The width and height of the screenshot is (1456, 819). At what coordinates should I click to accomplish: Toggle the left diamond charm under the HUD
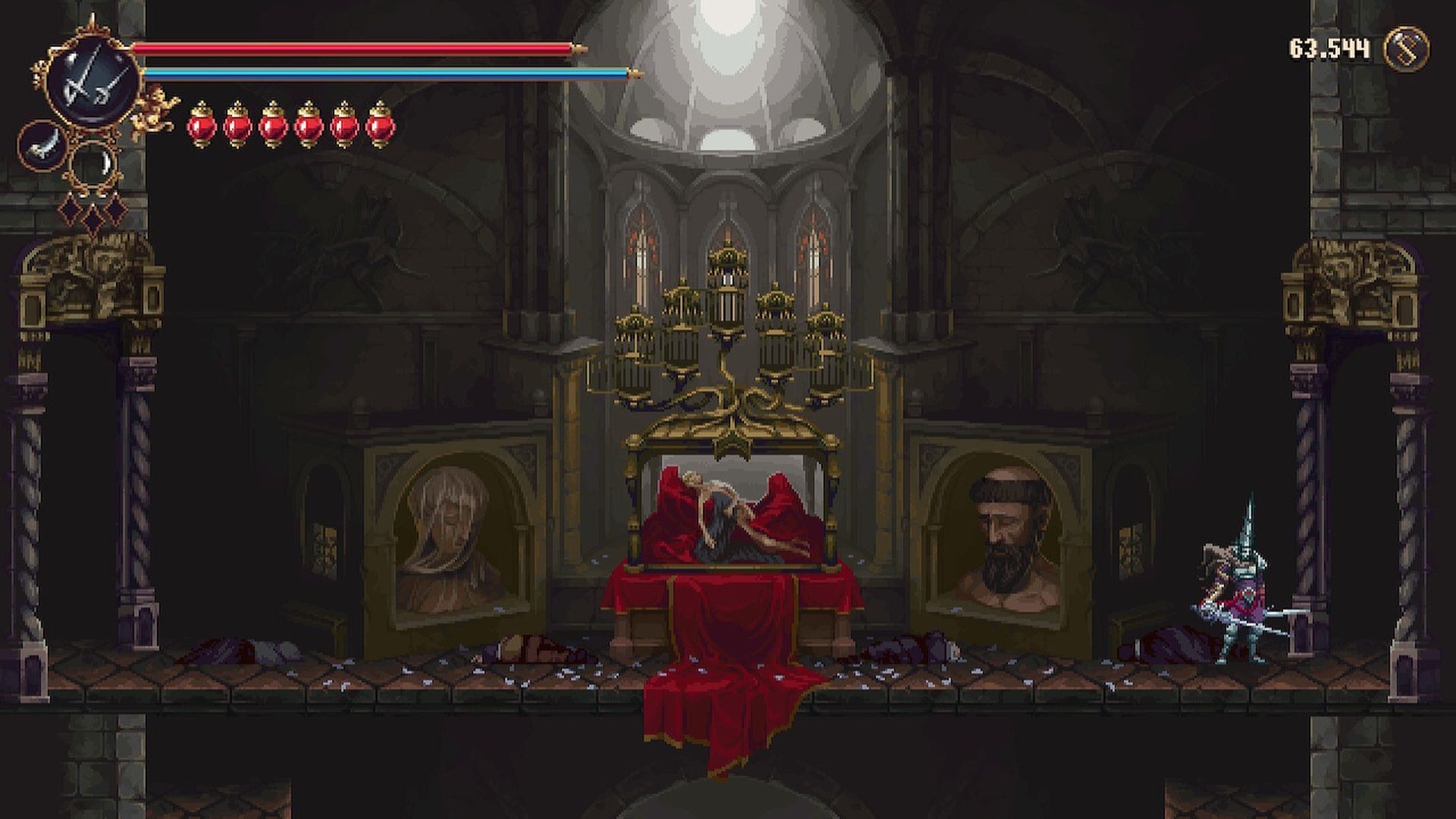(x=71, y=211)
